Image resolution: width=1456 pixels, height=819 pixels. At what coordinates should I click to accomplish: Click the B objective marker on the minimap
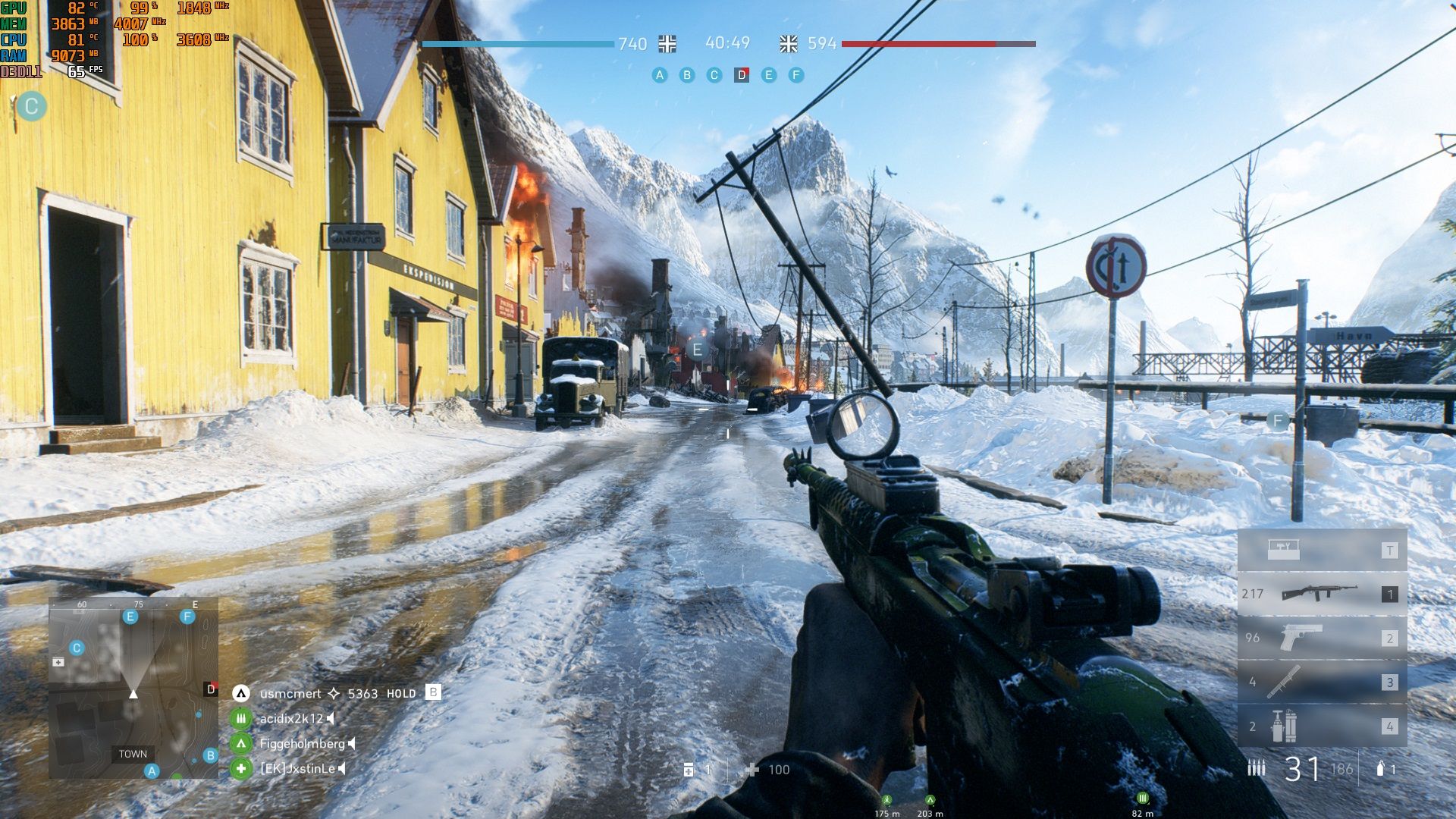pos(211,755)
